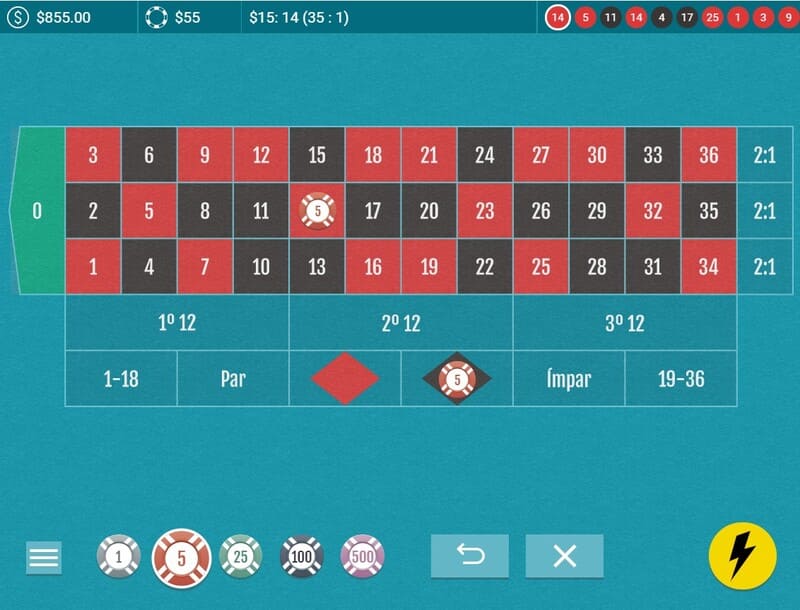Clear all bets with the X button
This screenshot has width=800, height=610.
(x=564, y=556)
